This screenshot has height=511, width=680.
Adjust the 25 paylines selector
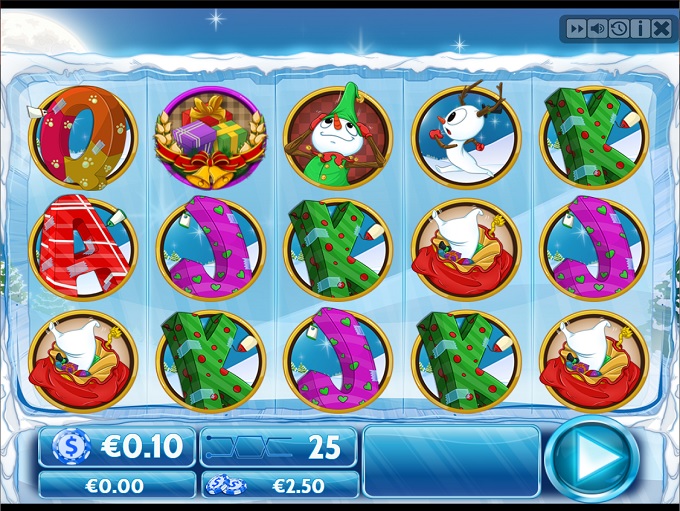(x=279, y=447)
